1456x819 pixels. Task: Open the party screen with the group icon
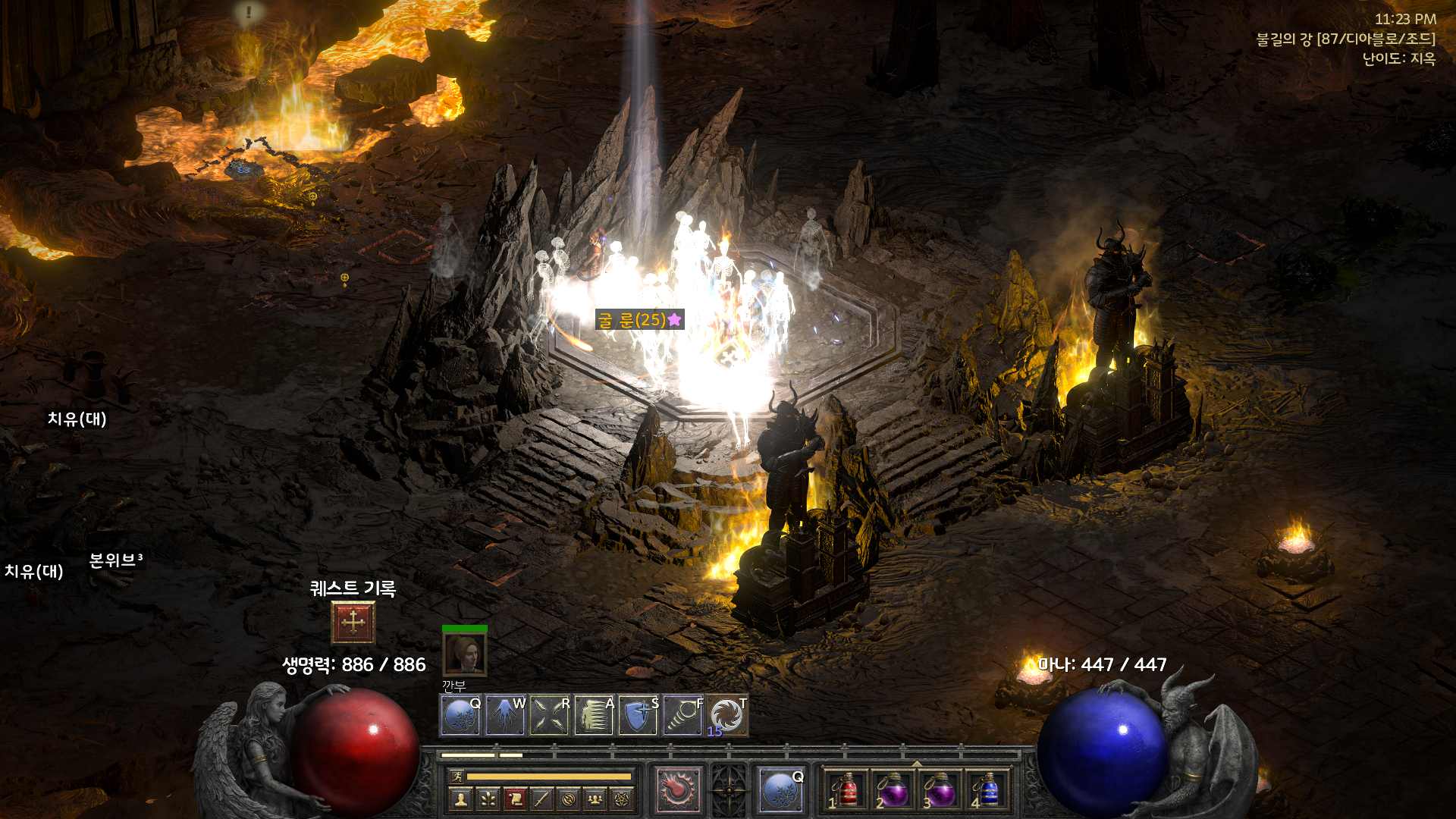point(595,799)
